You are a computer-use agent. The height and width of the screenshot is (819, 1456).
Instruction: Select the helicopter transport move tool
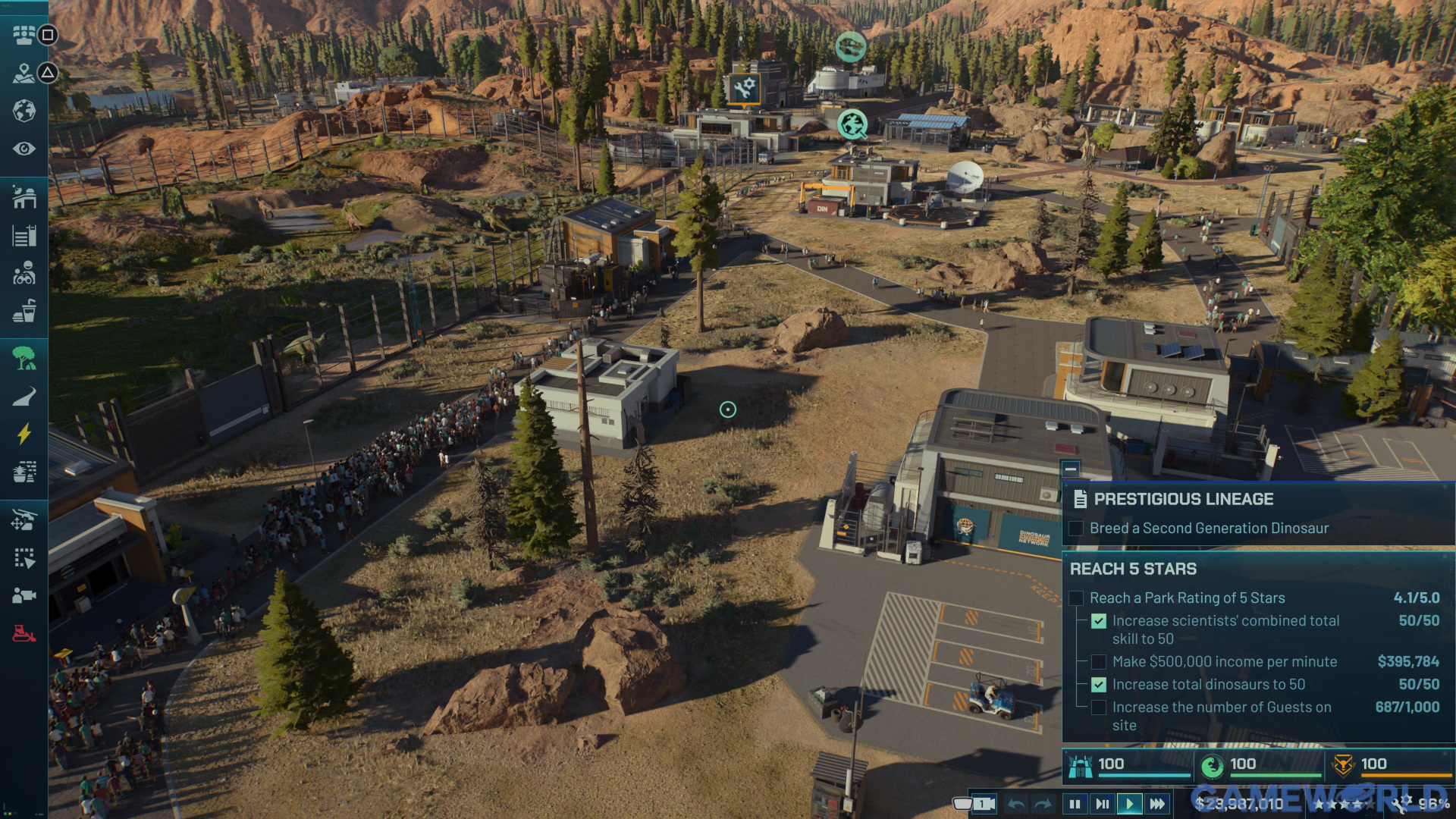click(x=24, y=520)
